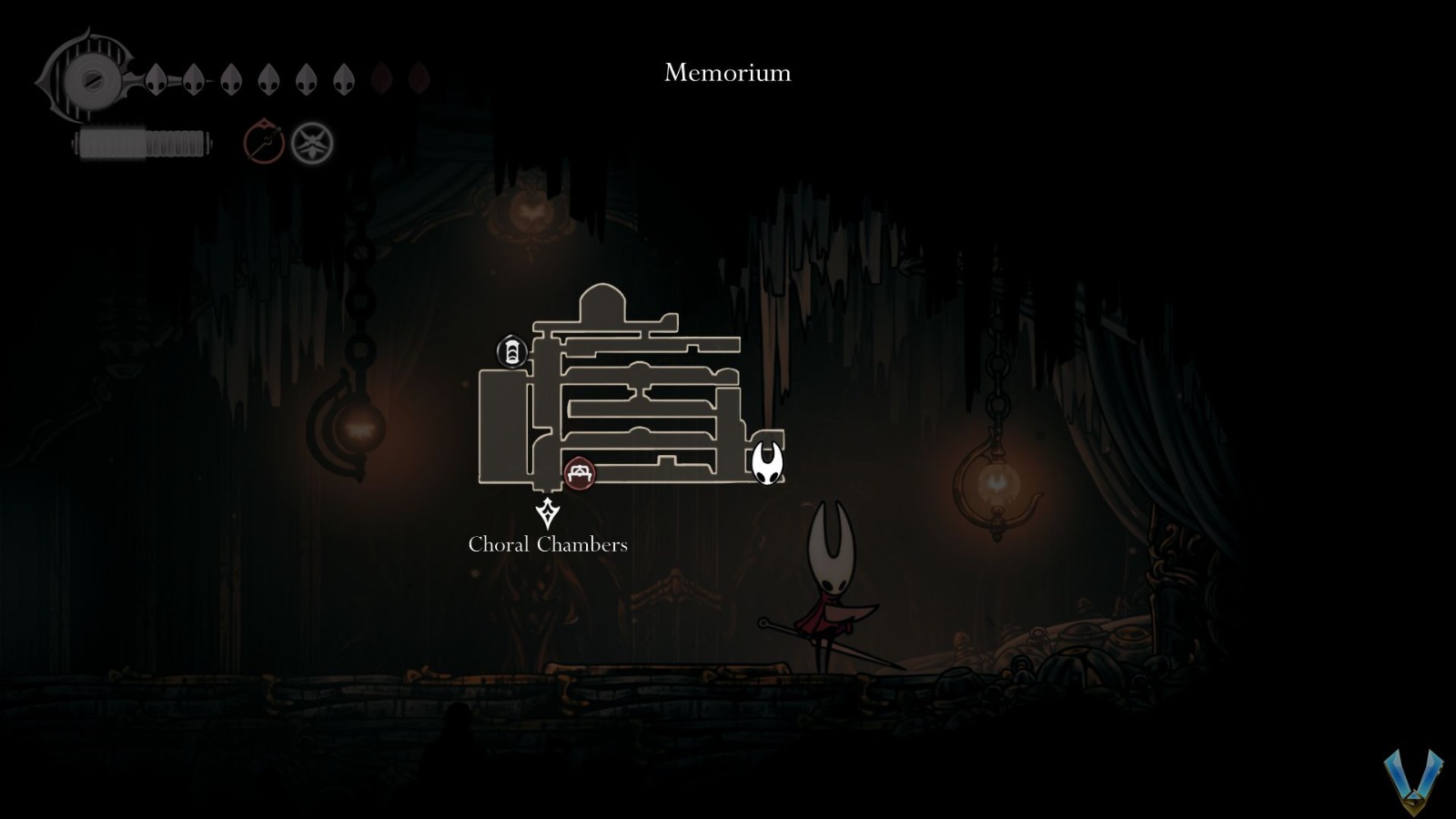
Task: Click the red compass needle tool icon in the HUD
Action: tap(263, 140)
